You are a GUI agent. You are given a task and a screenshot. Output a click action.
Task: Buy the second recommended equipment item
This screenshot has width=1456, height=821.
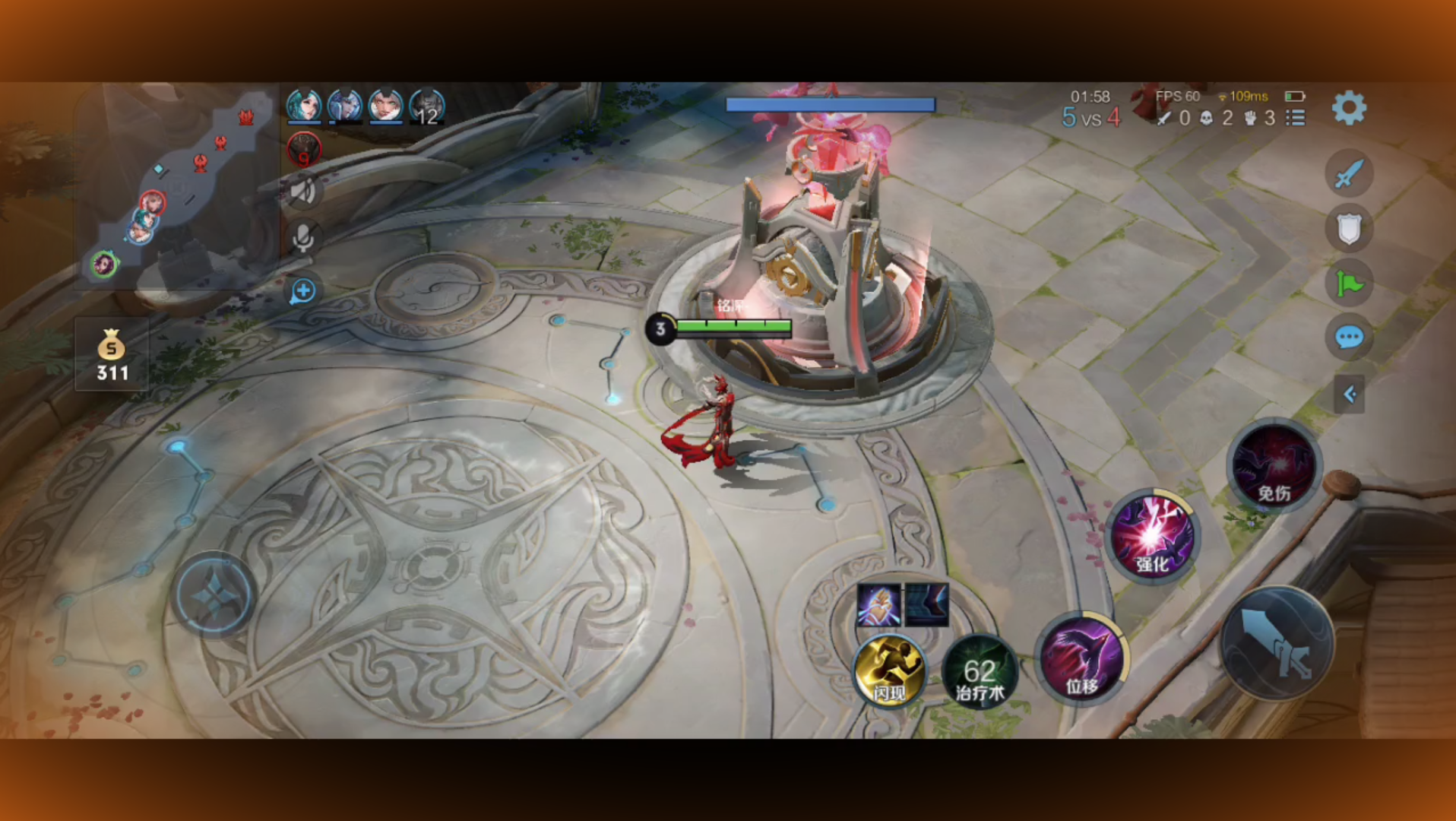pyautogui.click(x=926, y=605)
